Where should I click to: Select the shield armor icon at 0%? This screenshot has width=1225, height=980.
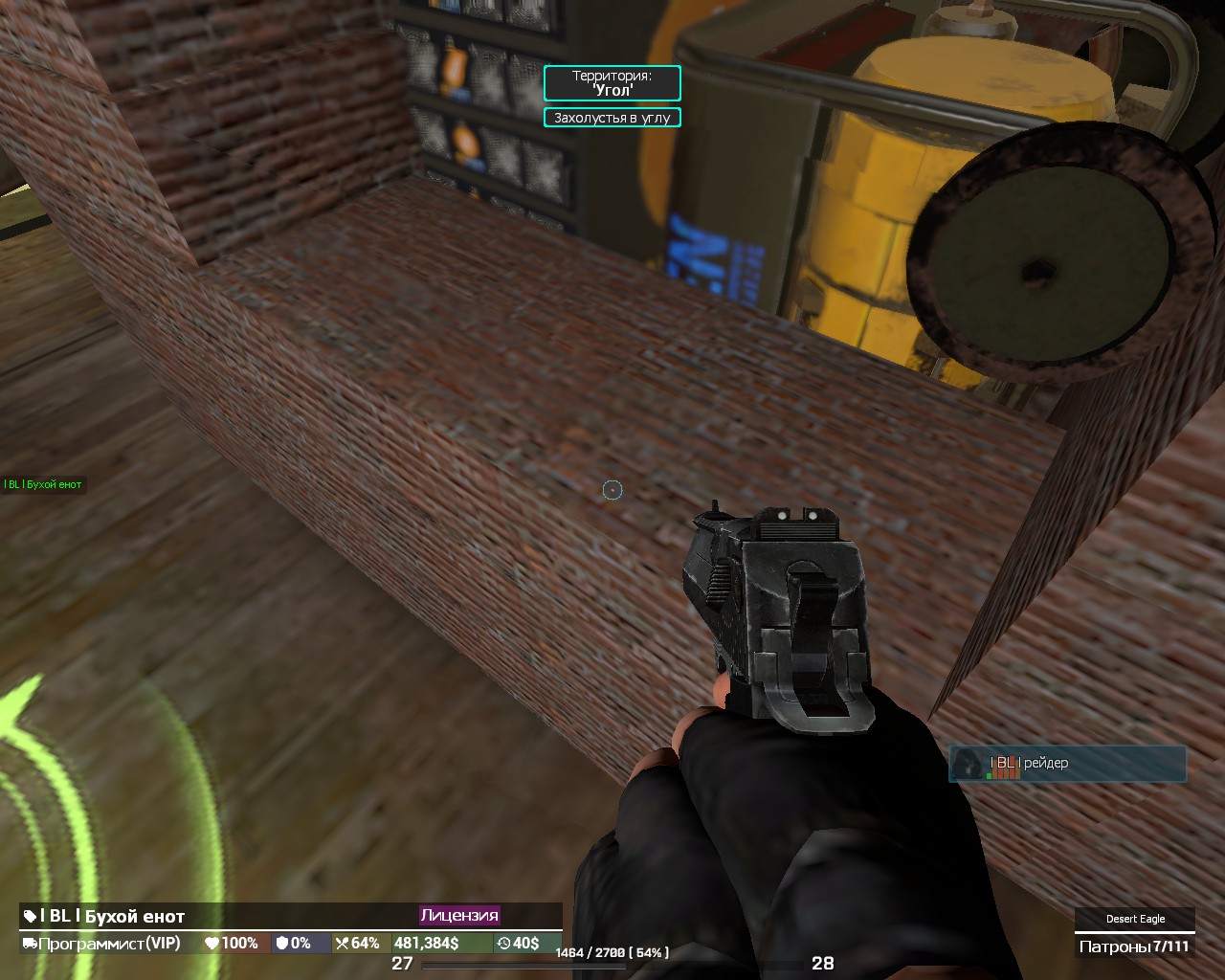pyautogui.click(x=283, y=943)
